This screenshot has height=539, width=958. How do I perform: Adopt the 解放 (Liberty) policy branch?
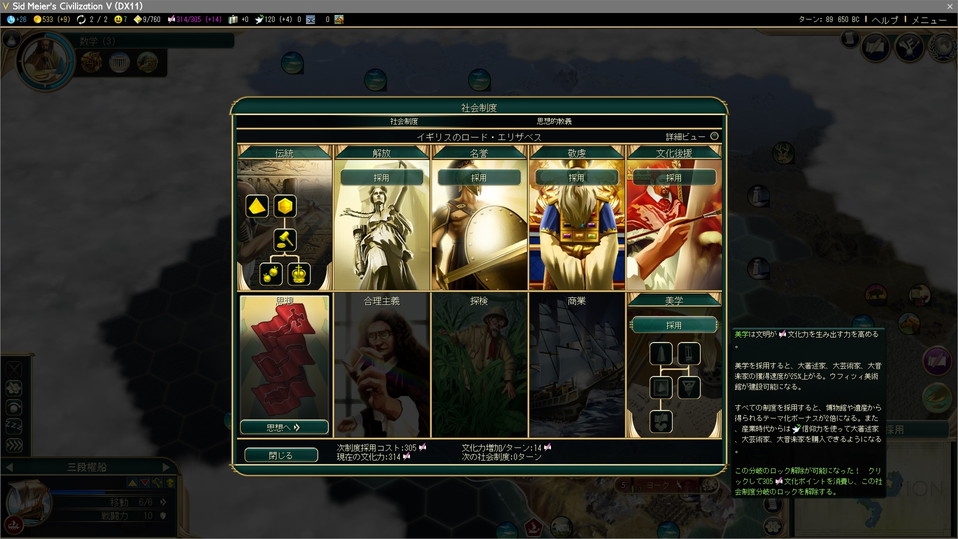tap(381, 177)
